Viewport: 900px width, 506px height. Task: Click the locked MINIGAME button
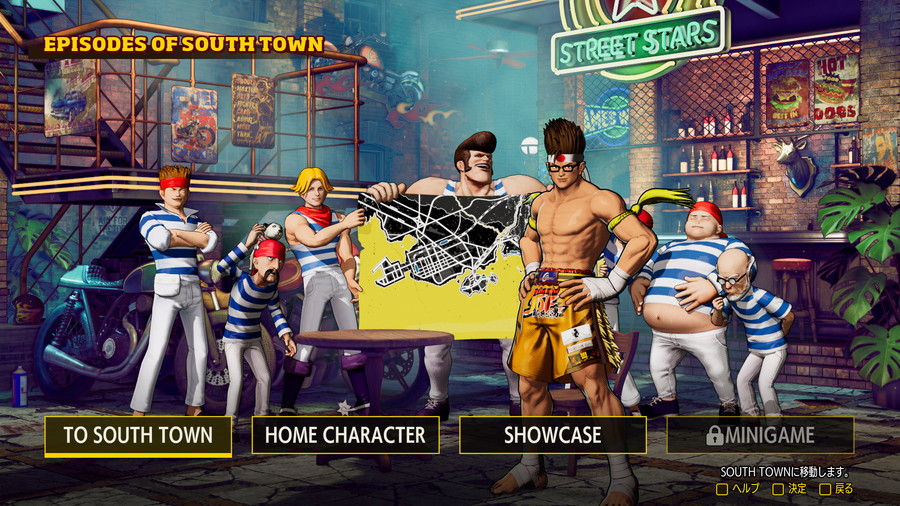pos(760,436)
